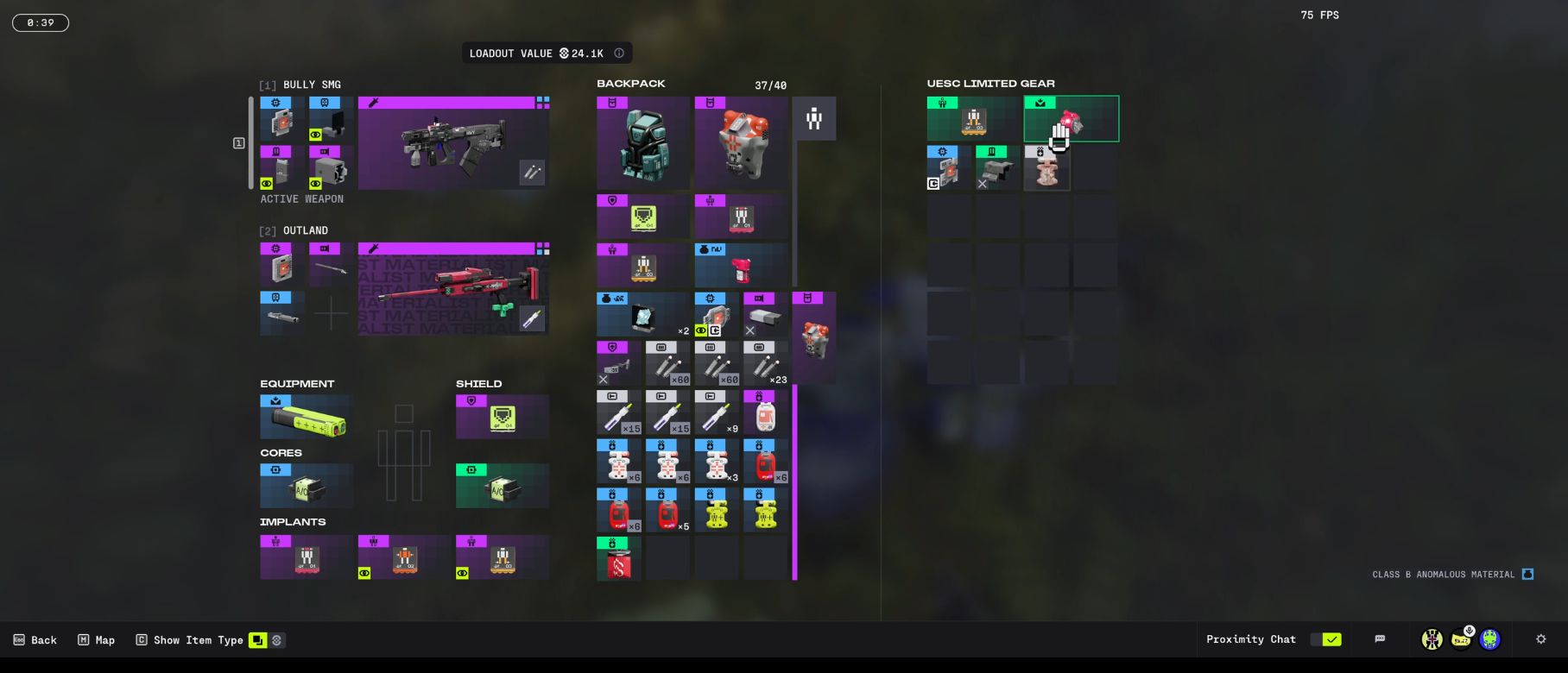
Task: Open the Map
Action: pos(97,640)
